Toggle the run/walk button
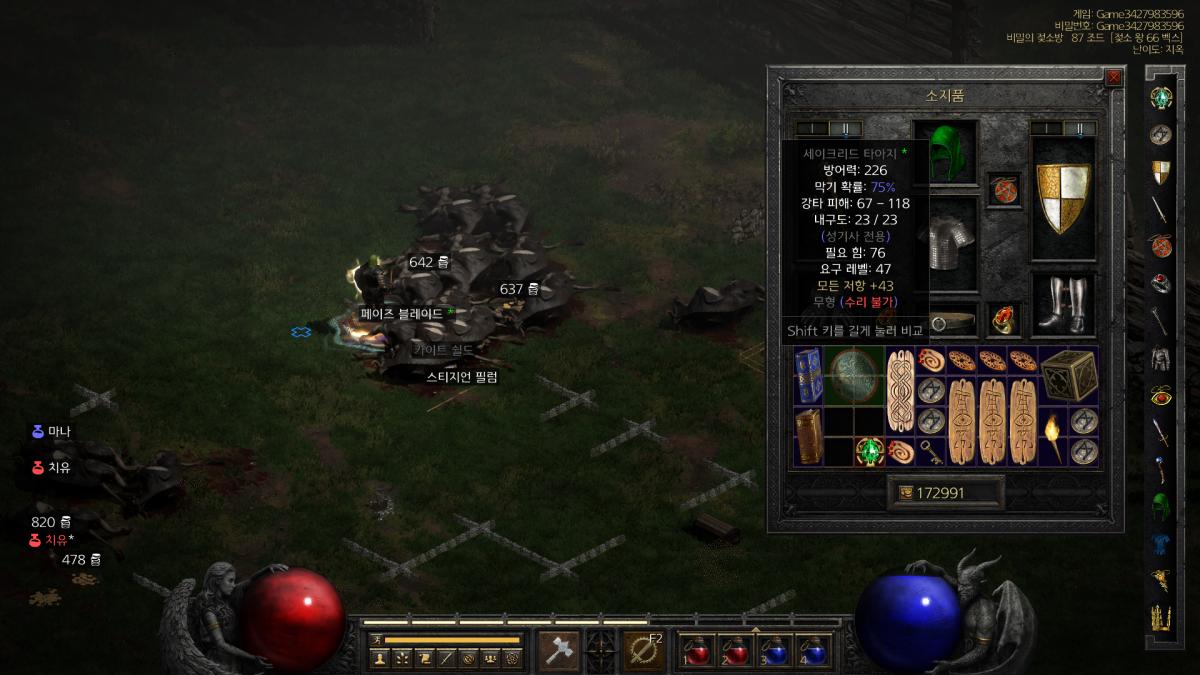The image size is (1200, 675). pos(376,639)
